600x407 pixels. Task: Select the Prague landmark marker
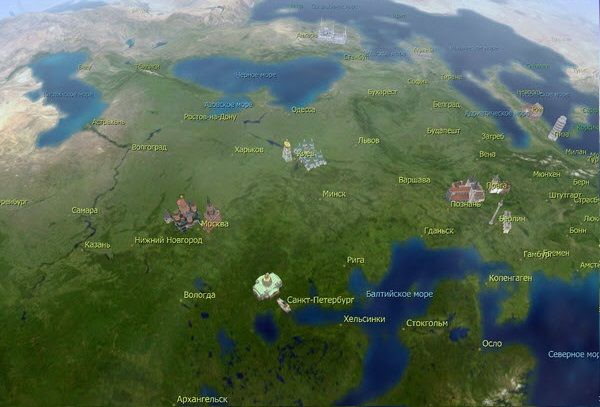(497, 185)
